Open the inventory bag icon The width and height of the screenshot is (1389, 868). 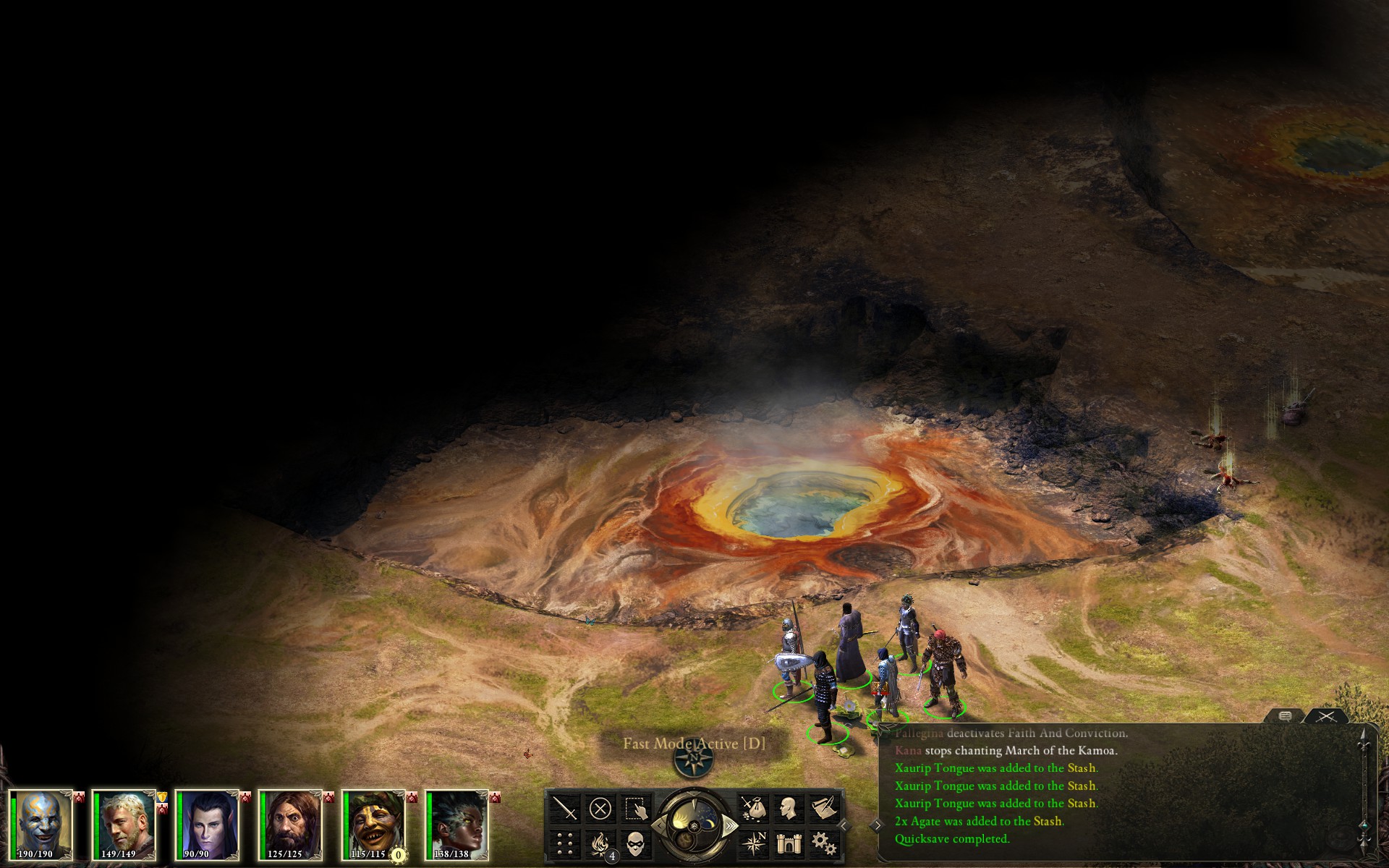753,807
